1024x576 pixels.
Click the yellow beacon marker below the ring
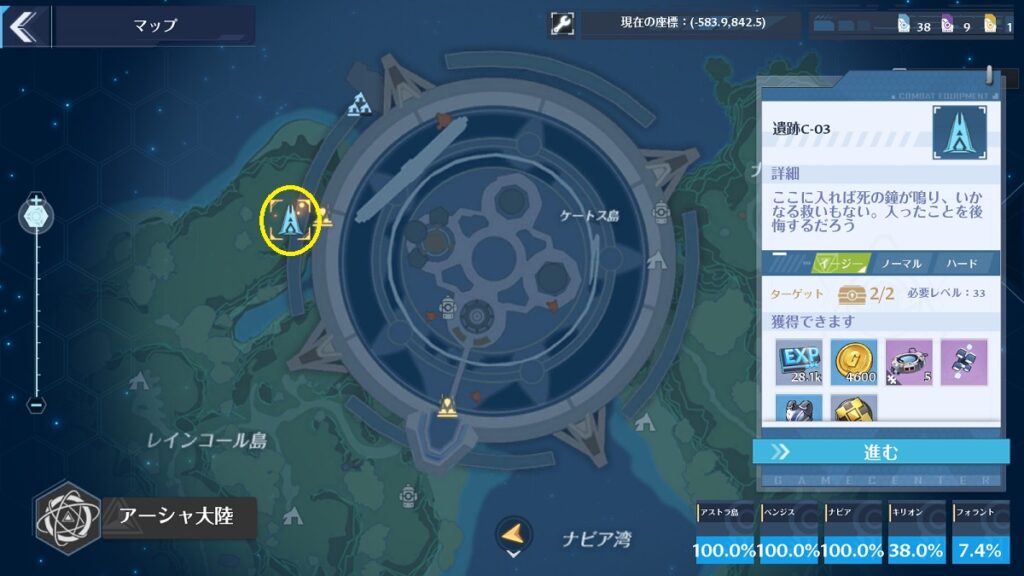447,407
